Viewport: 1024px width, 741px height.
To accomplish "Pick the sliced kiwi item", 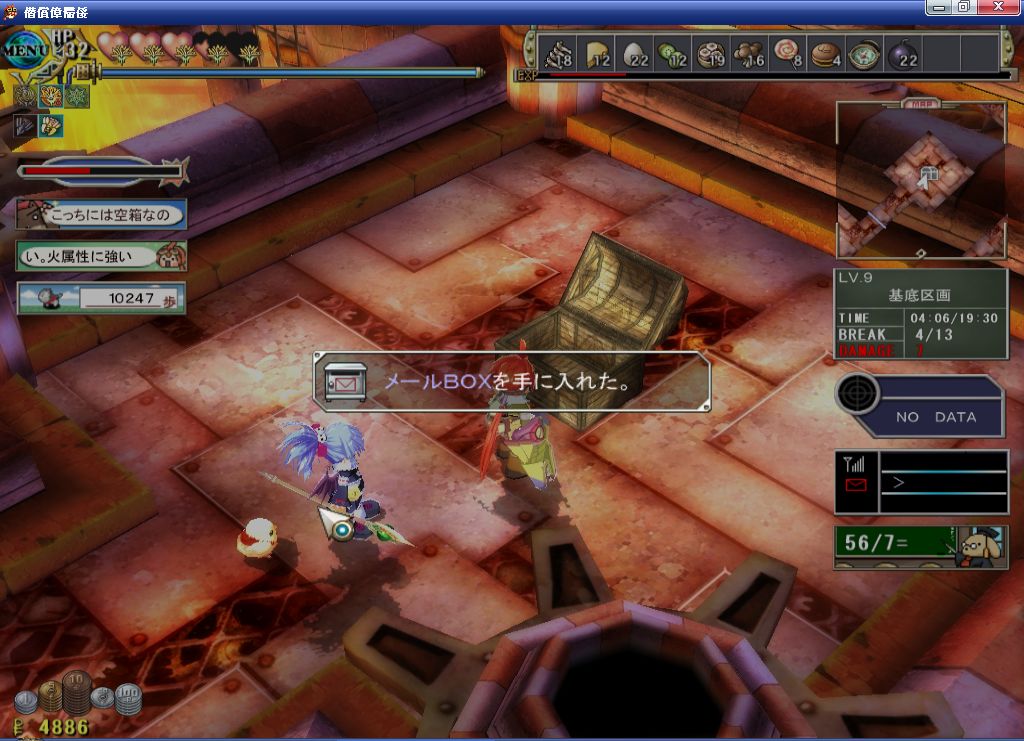I will click(x=672, y=54).
